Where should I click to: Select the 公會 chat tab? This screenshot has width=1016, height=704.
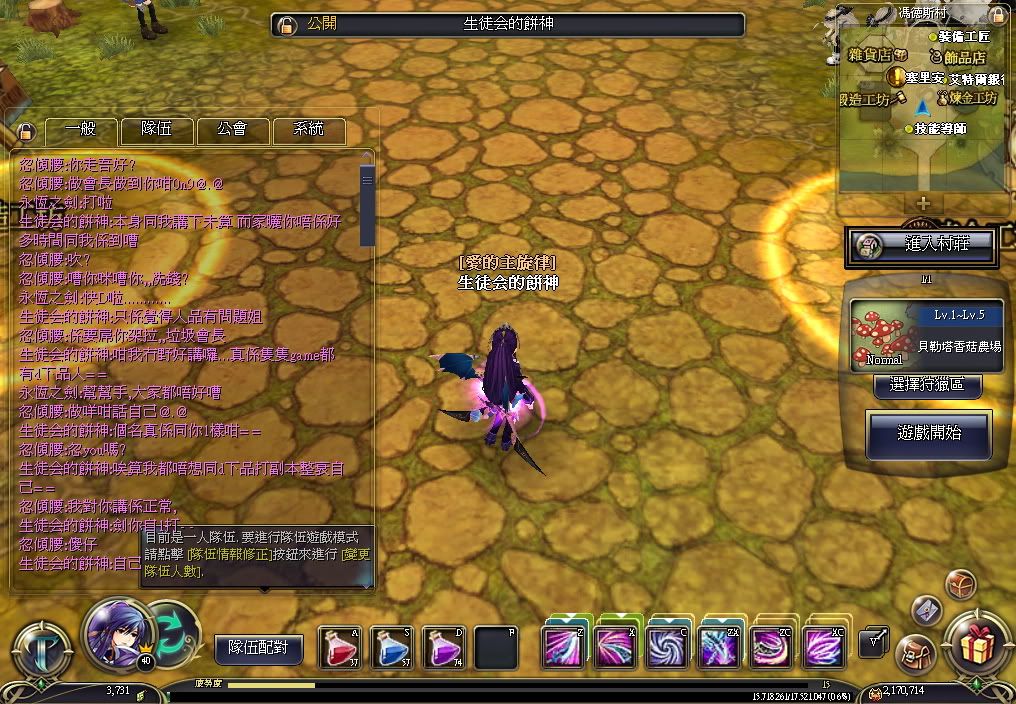(x=232, y=130)
